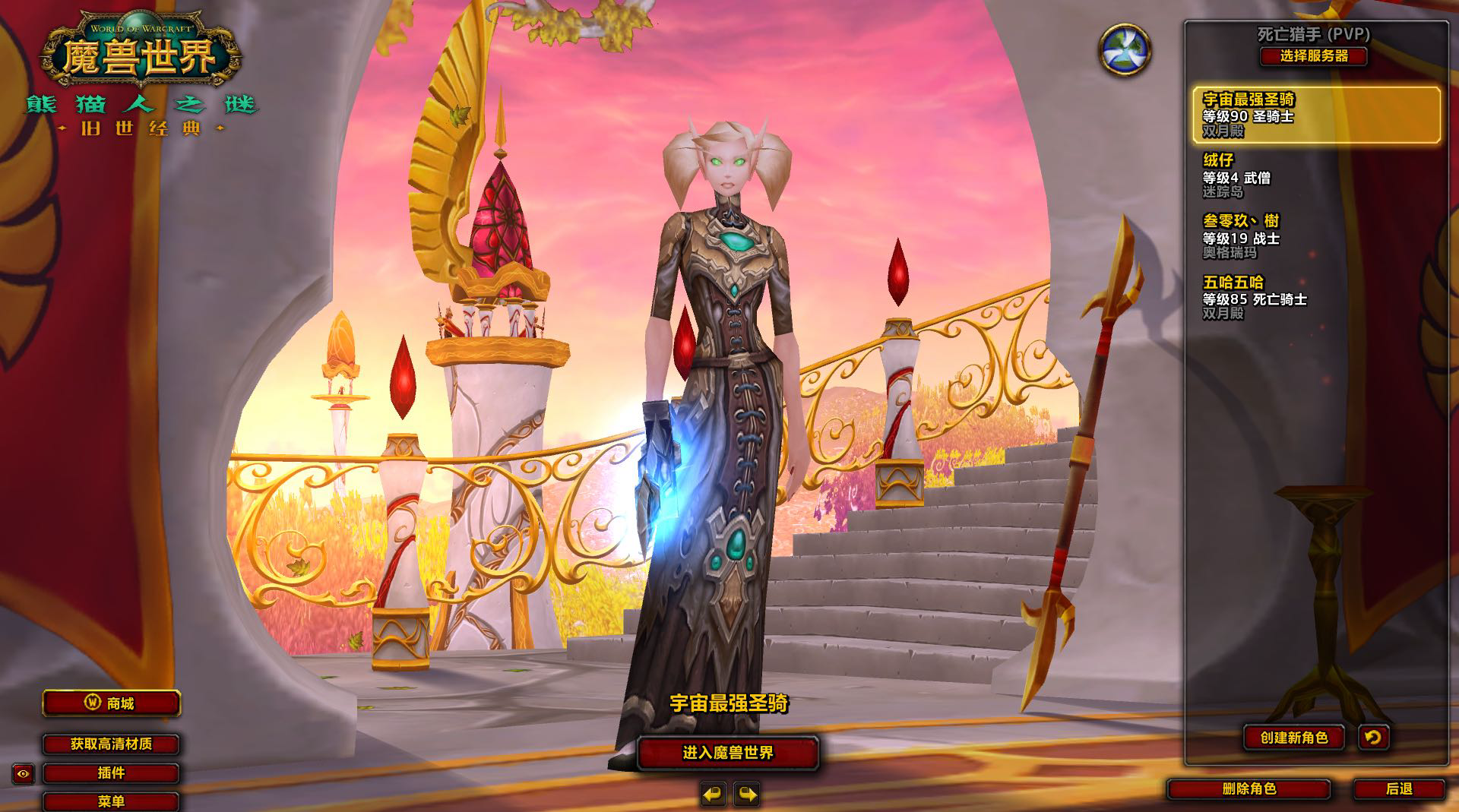
Task: Choose the level 19 warrior 叁零玖、樹
Action: point(1315,236)
